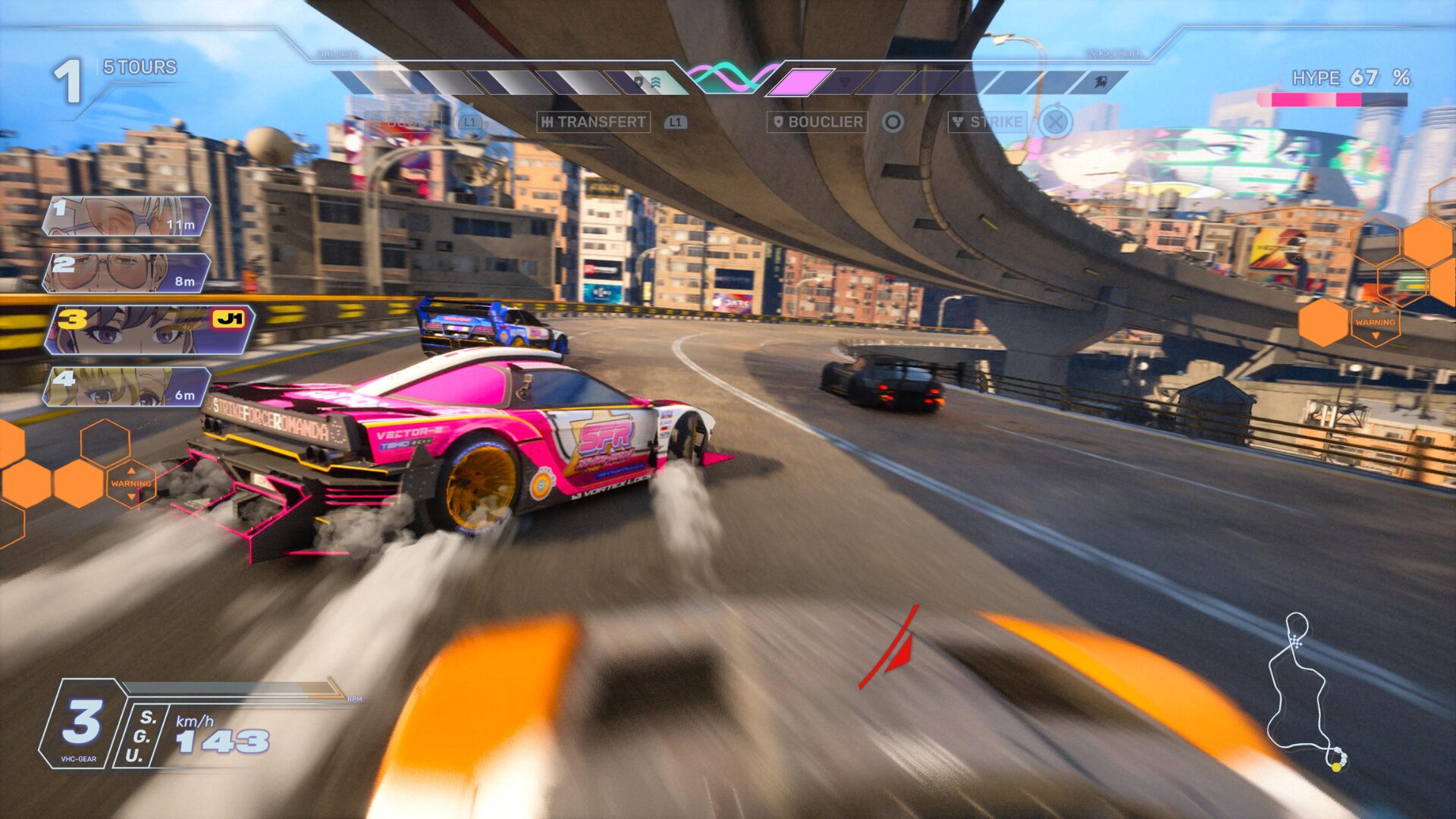This screenshot has width=1456, height=819.
Task: Select the TRANSFERT ability label
Action: tap(594, 122)
